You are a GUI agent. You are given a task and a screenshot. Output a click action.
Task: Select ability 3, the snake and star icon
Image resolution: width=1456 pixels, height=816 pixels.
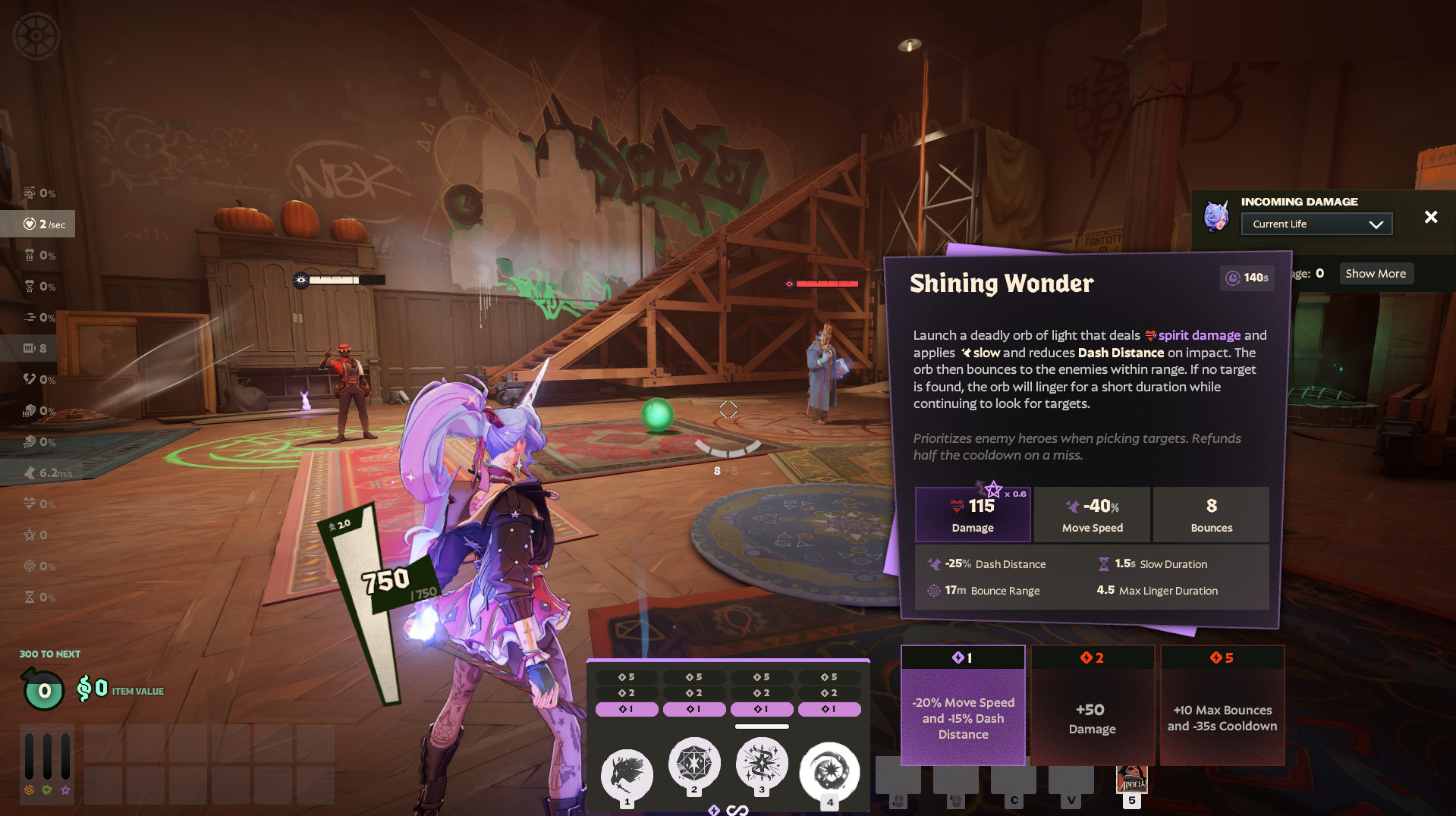[762, 766]
